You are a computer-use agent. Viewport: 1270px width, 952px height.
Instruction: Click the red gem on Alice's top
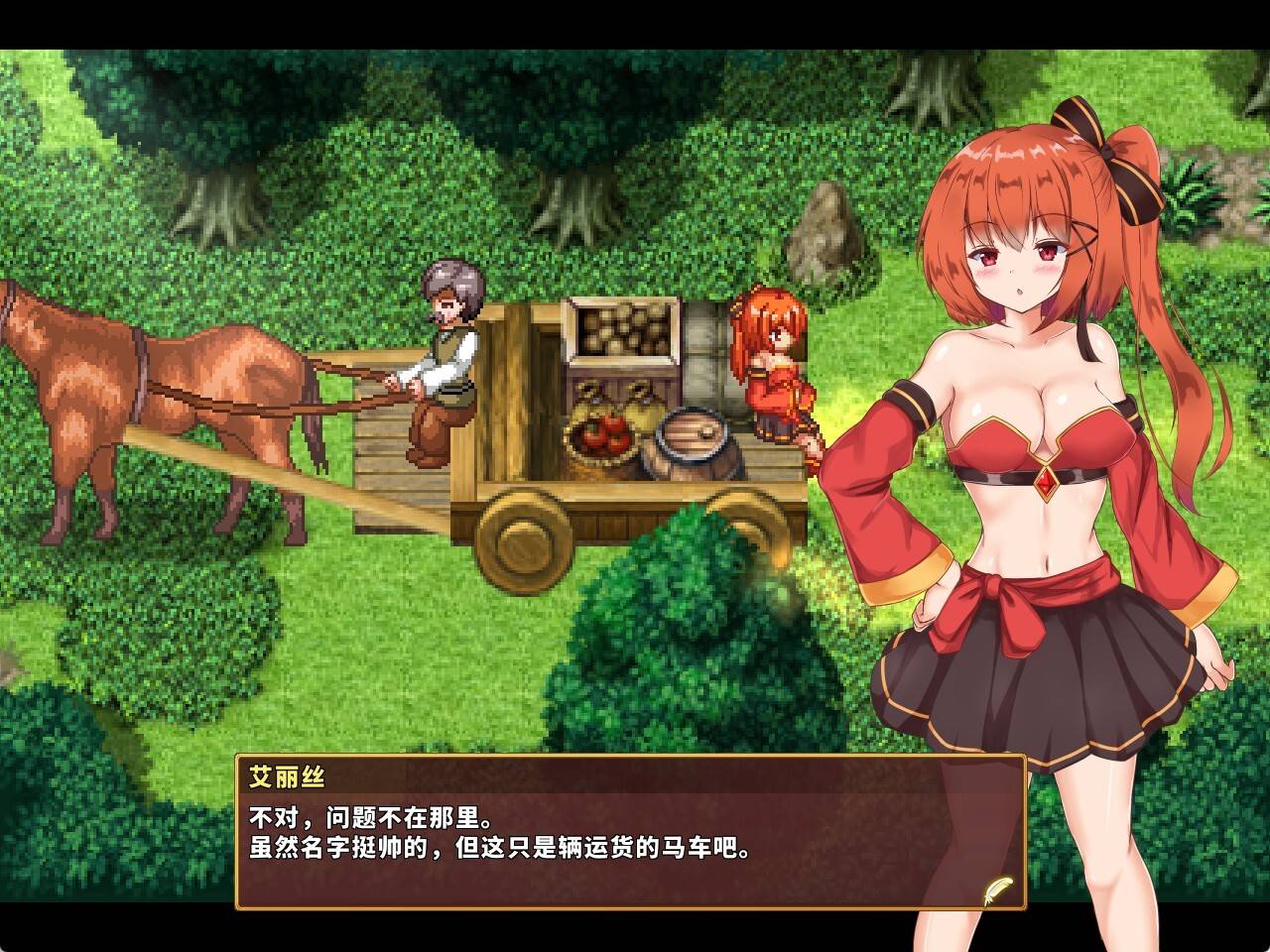pos(1049,483)
